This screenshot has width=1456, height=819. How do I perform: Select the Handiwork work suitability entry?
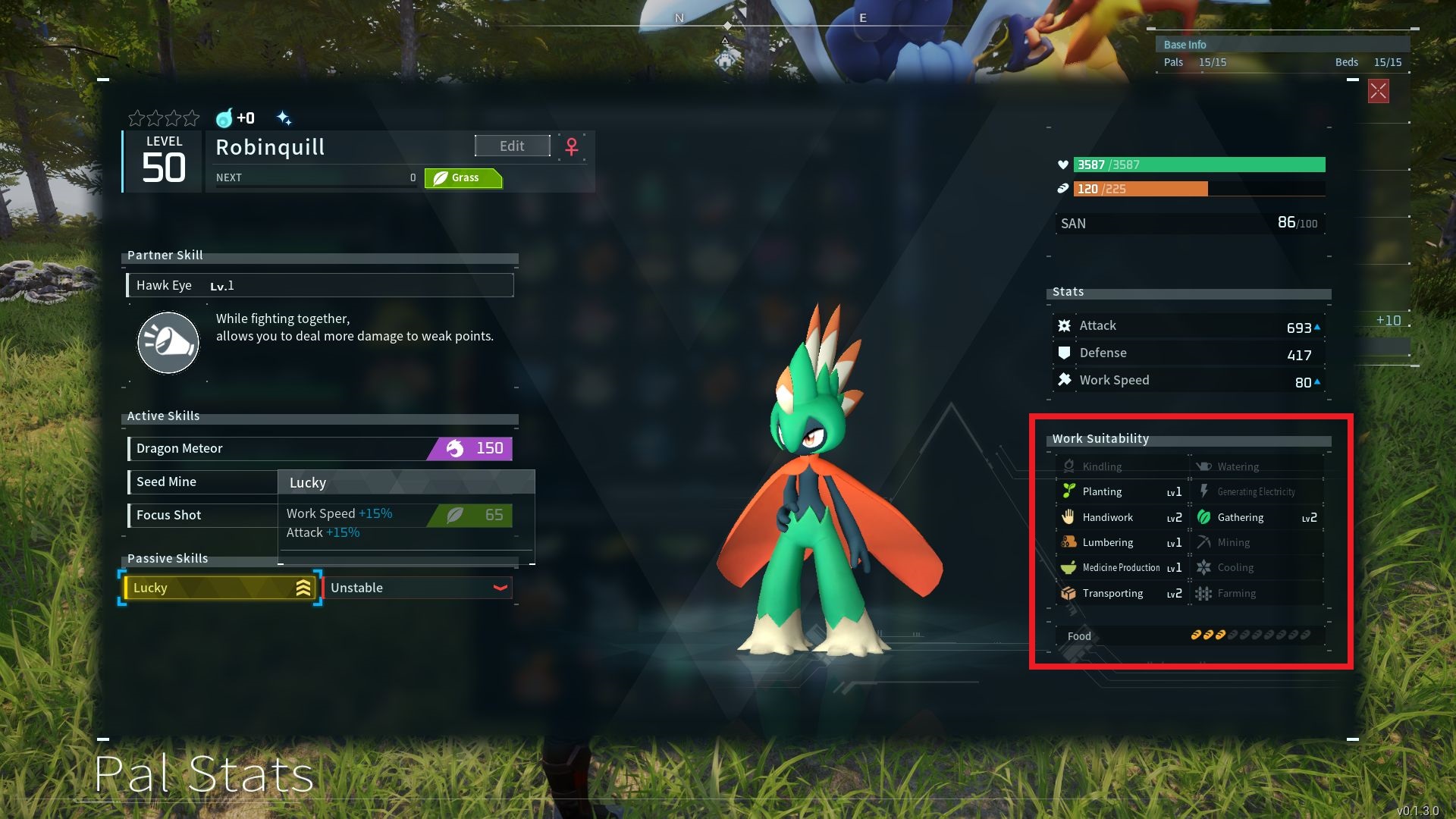click(1122, 517)
